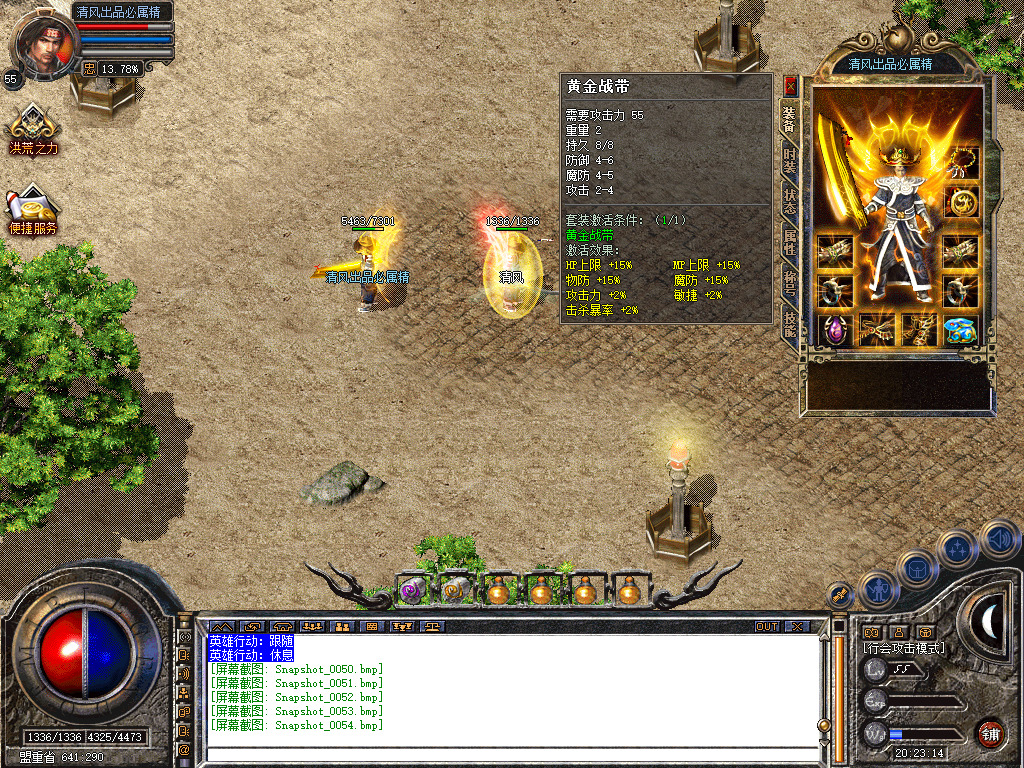Open the character warrior round button

tap(877, 589)
